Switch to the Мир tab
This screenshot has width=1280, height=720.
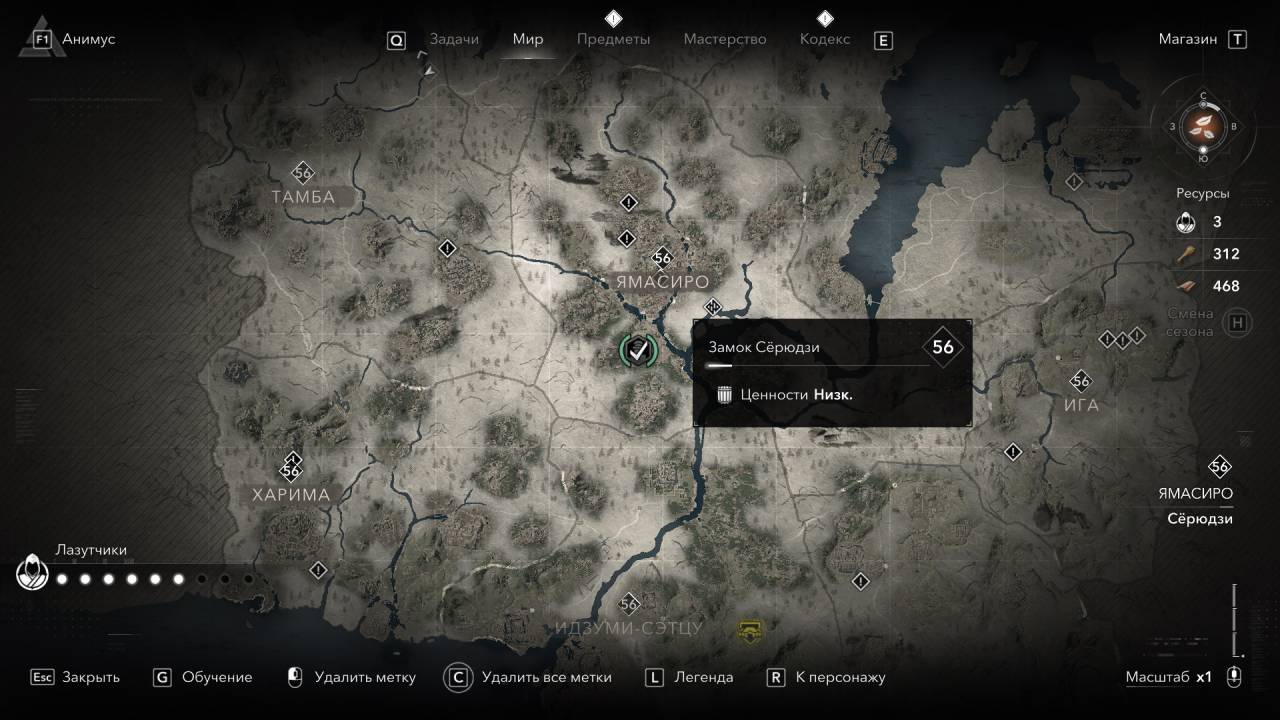coord(527,39)
